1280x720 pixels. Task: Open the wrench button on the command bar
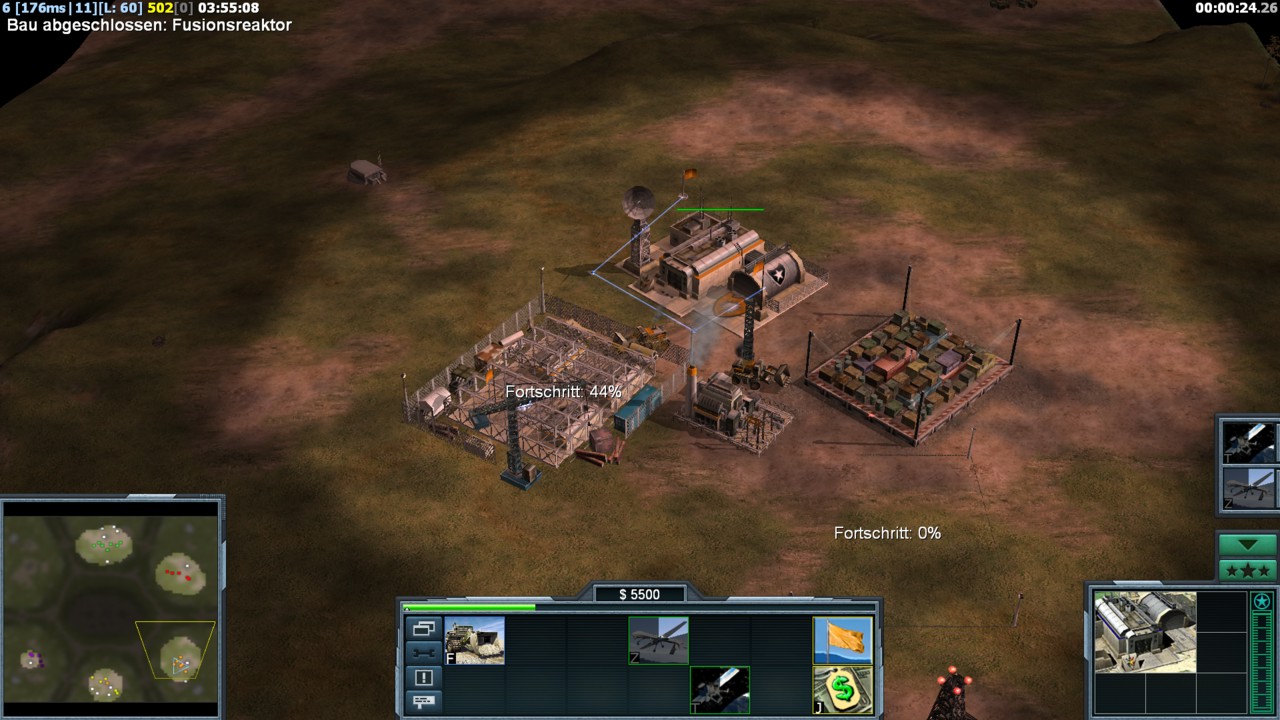click(423, 653)
